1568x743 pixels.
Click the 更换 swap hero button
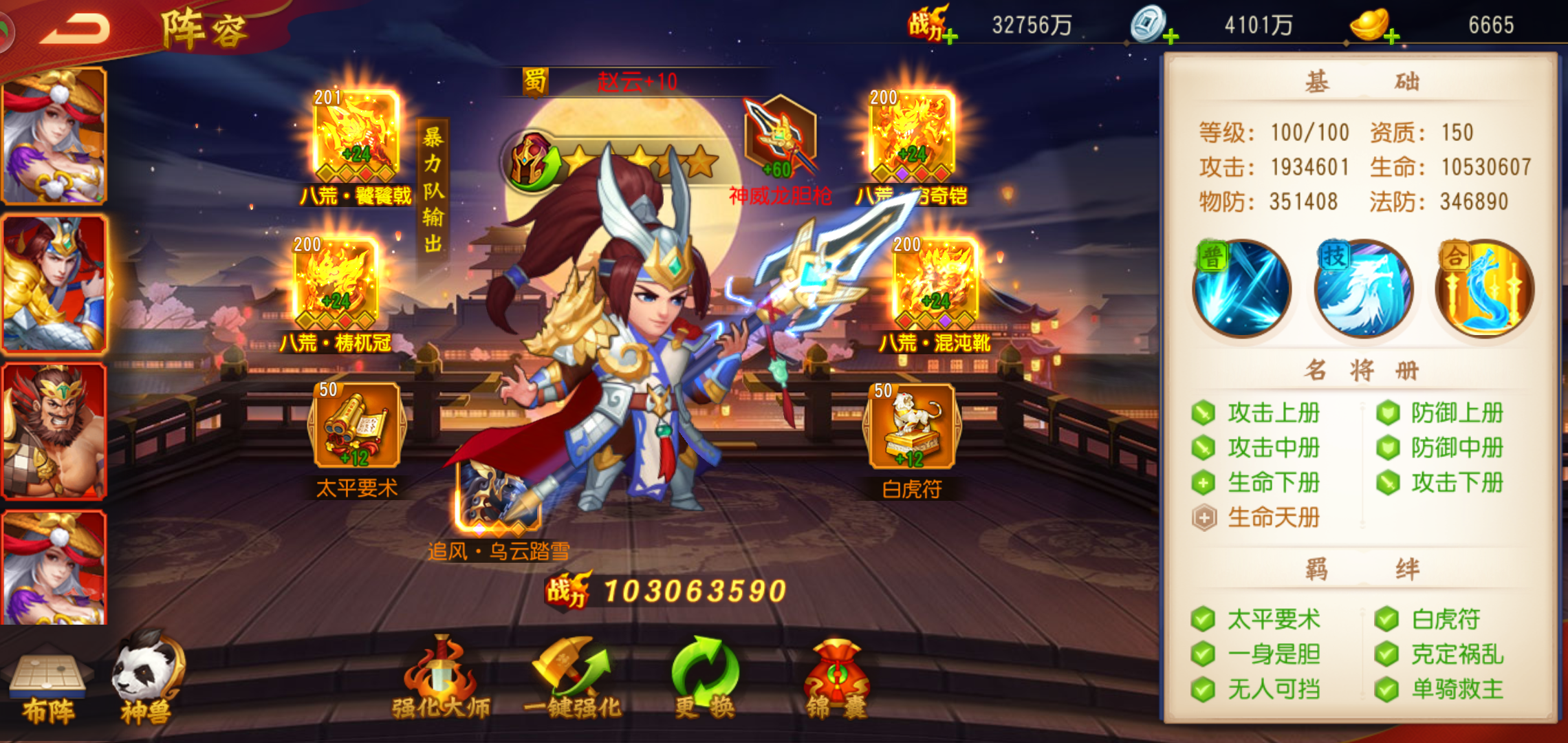704,679
